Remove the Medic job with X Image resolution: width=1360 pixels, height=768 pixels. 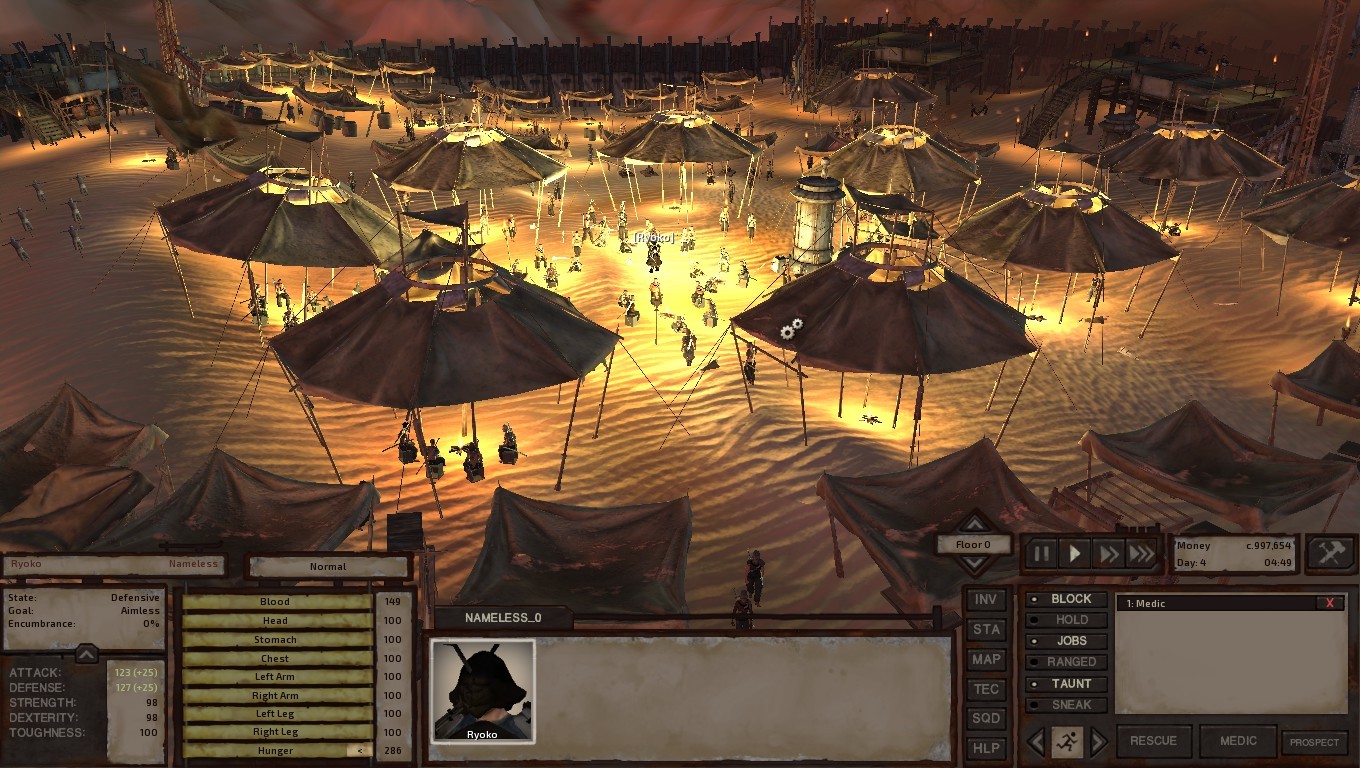point(1330,603)
